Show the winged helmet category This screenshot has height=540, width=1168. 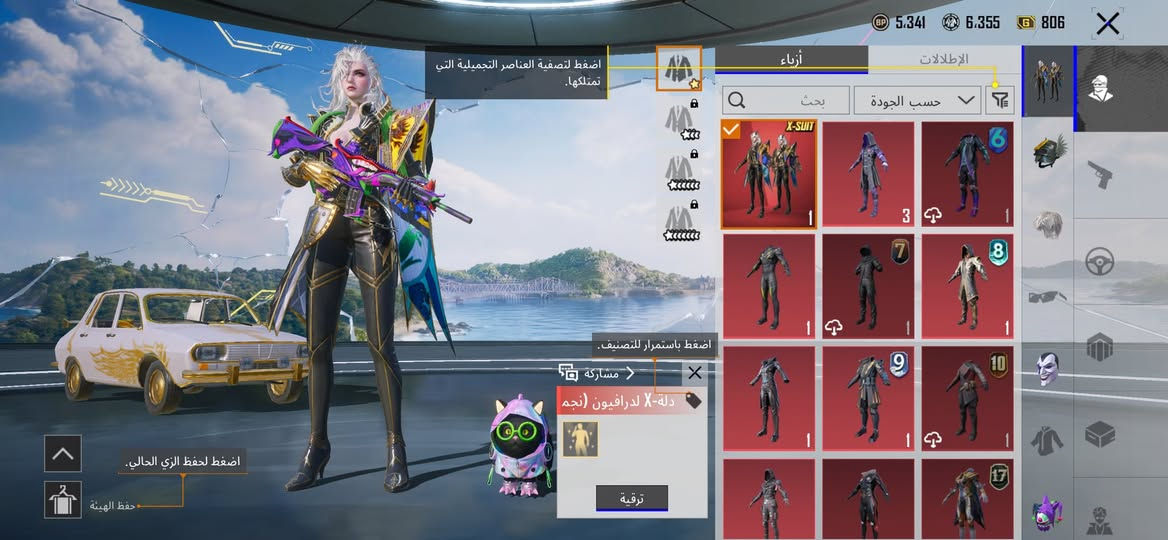point(1048,150)
